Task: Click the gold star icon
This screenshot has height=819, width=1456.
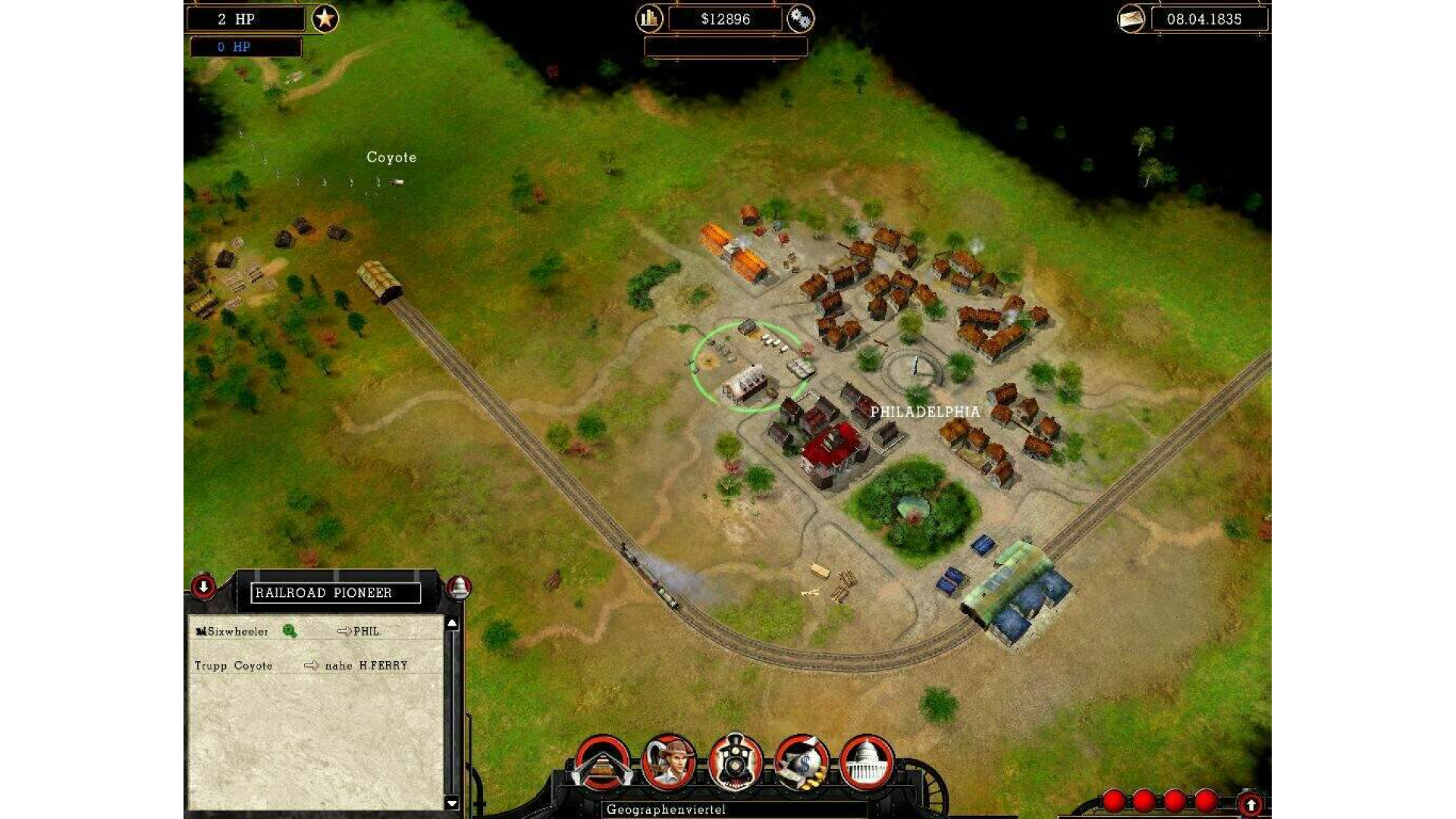Action: coord(325,18)
